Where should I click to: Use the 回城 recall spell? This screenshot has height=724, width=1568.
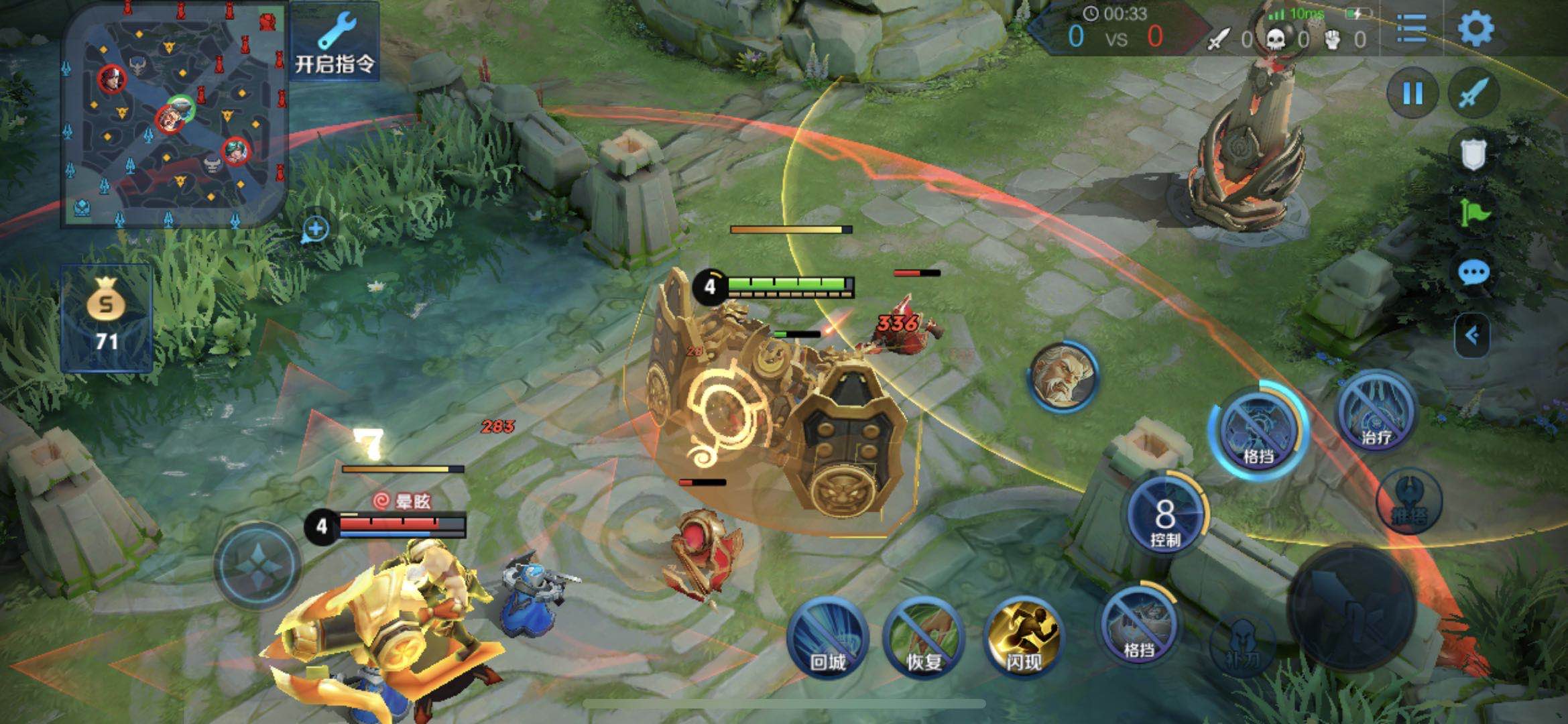coord(828,638)
